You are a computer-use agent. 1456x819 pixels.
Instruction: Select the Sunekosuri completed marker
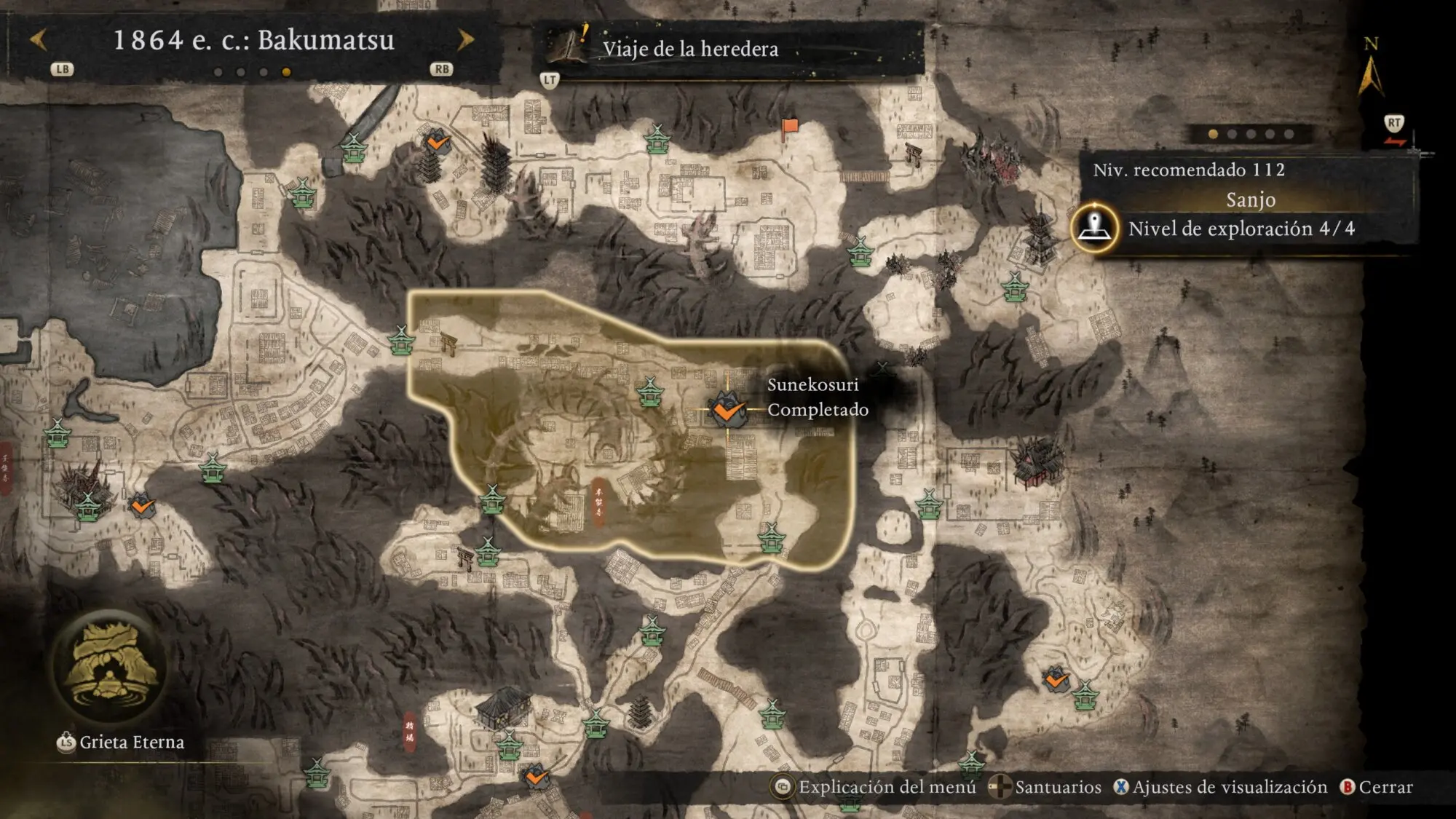coord(727,411)
